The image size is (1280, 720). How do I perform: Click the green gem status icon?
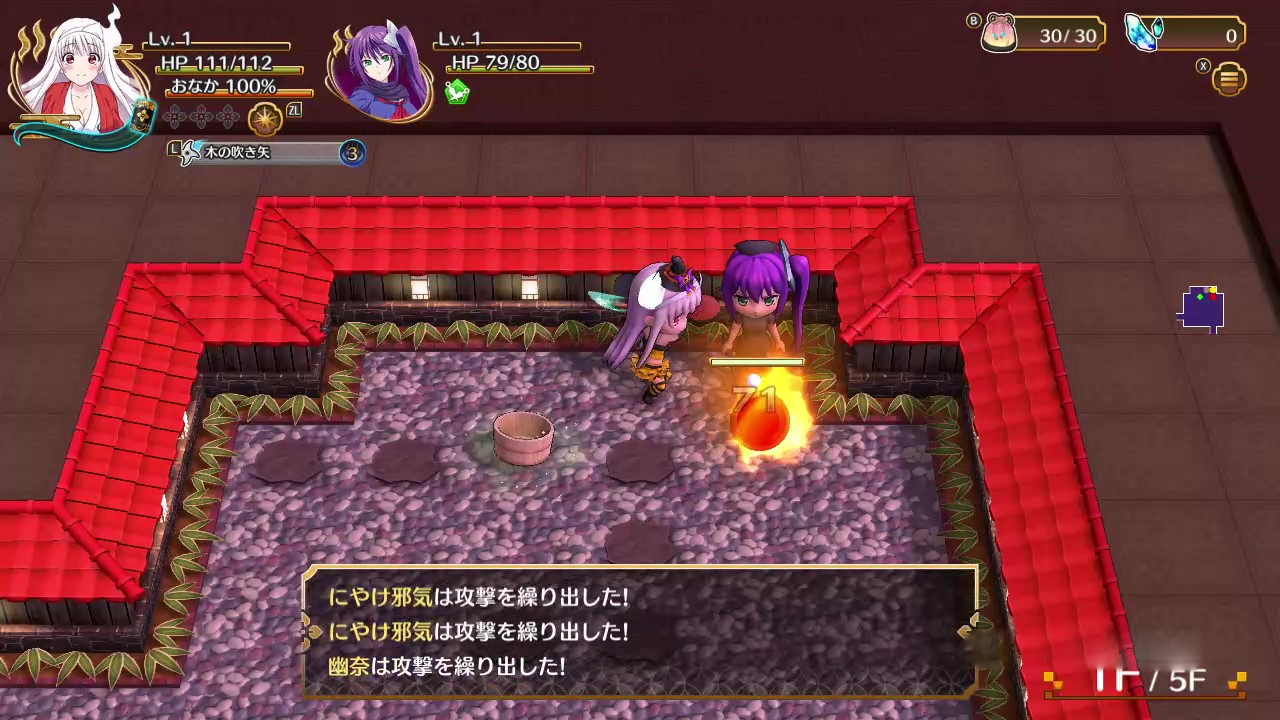pyautogui.click(x=456, y=92)
